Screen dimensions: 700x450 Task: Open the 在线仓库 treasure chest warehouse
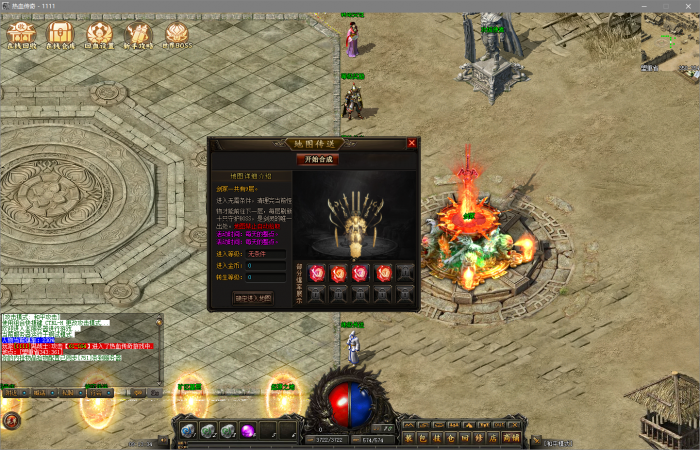(59, 39)
